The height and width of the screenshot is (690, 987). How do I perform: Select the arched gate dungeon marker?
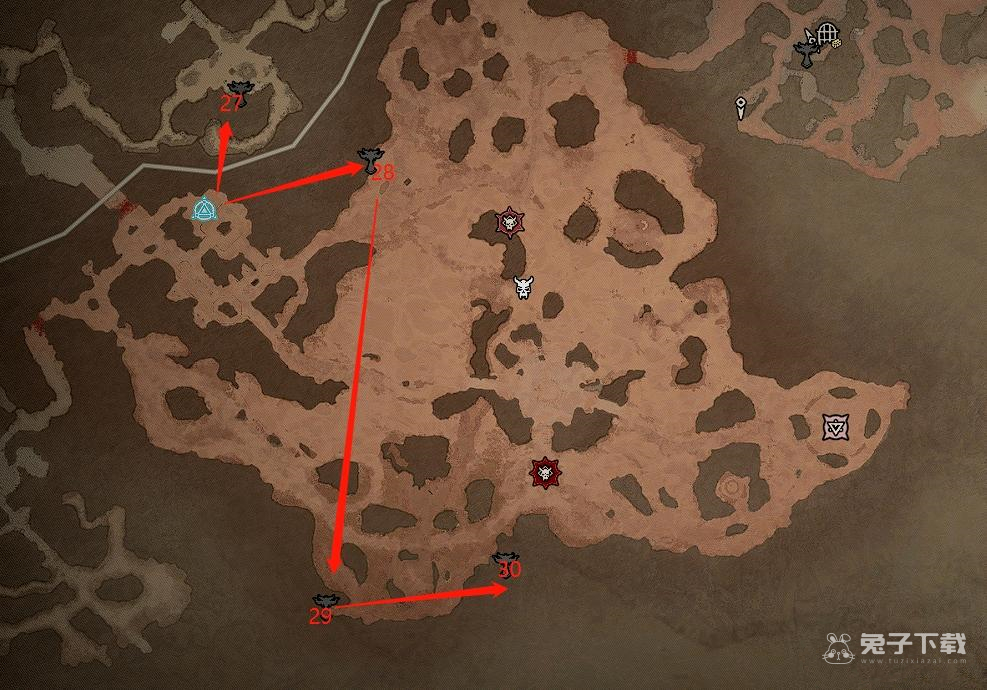(x=826, y=35)
